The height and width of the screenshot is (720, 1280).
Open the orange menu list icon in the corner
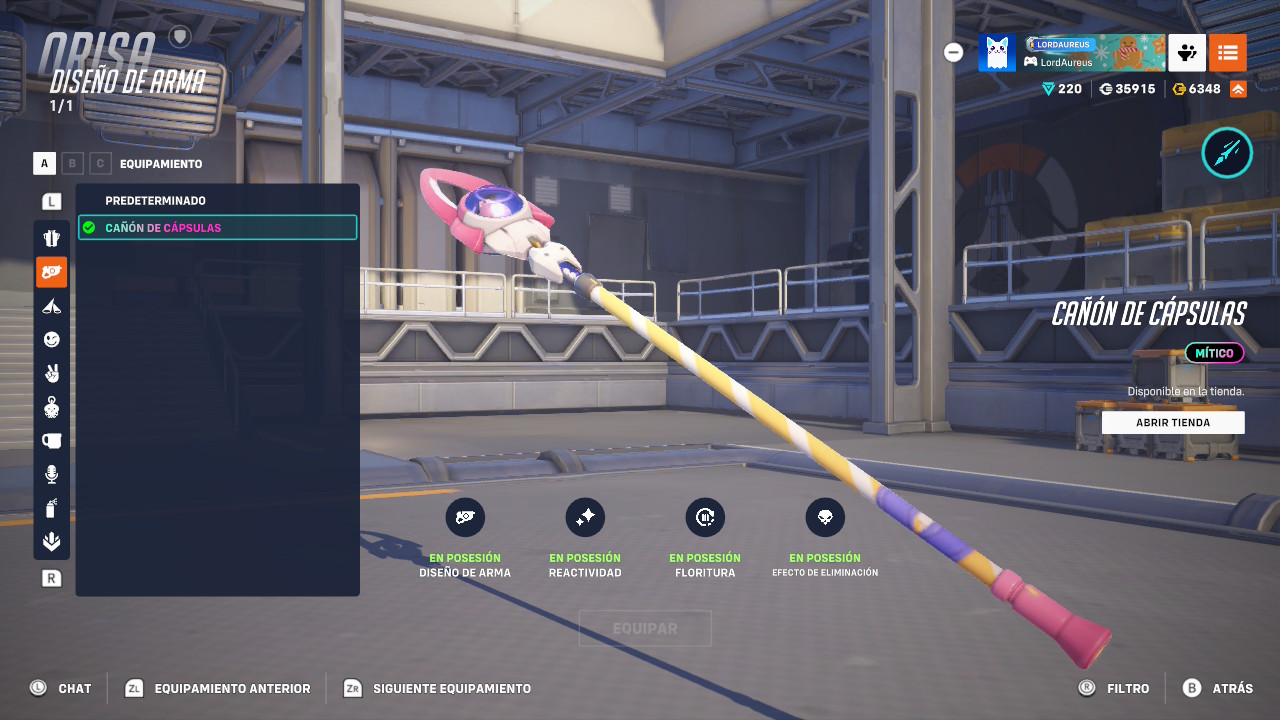coord(1228,53)
